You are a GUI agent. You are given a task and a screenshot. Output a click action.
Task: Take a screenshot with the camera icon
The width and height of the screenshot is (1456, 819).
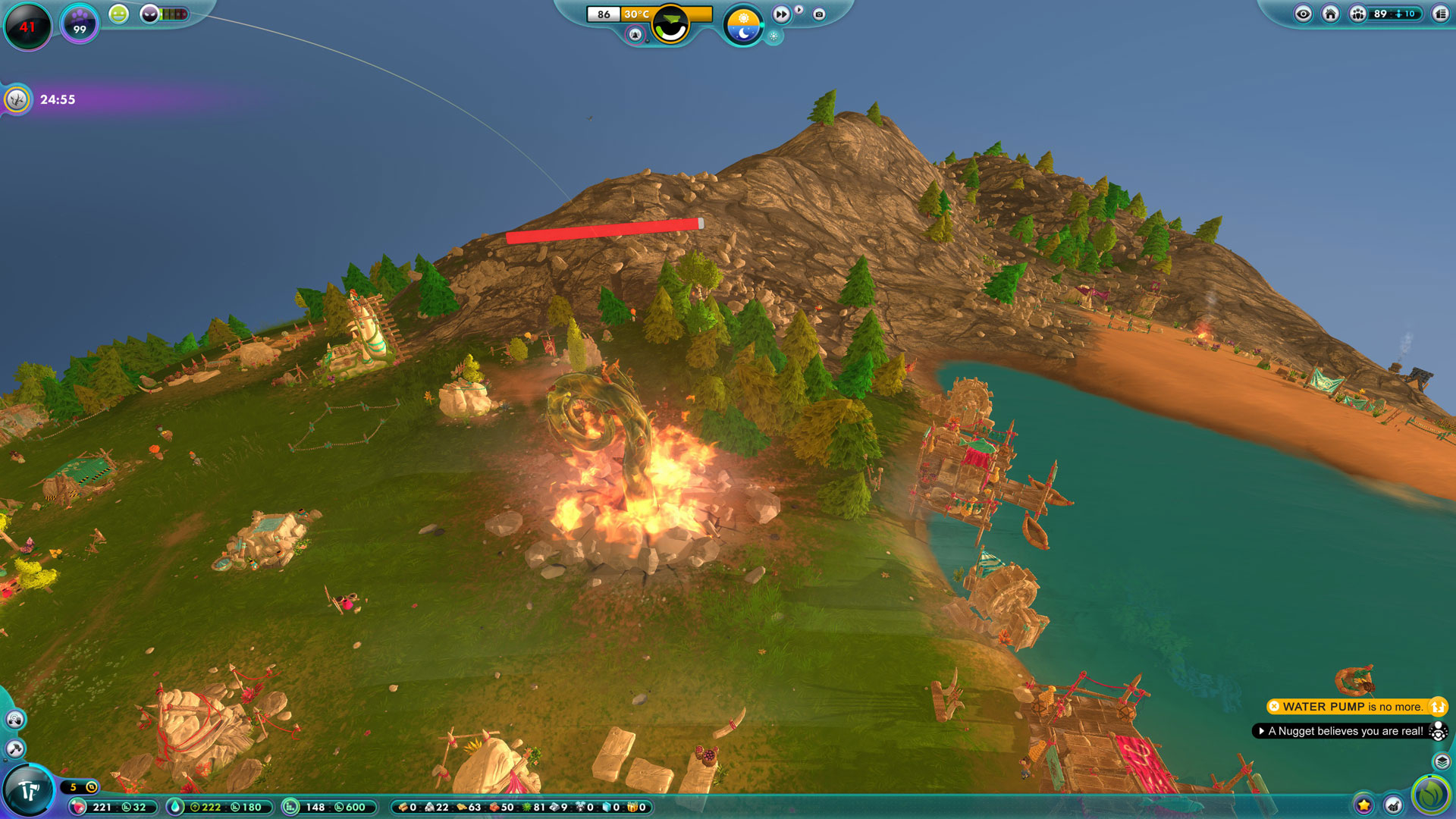coord(819,14)
